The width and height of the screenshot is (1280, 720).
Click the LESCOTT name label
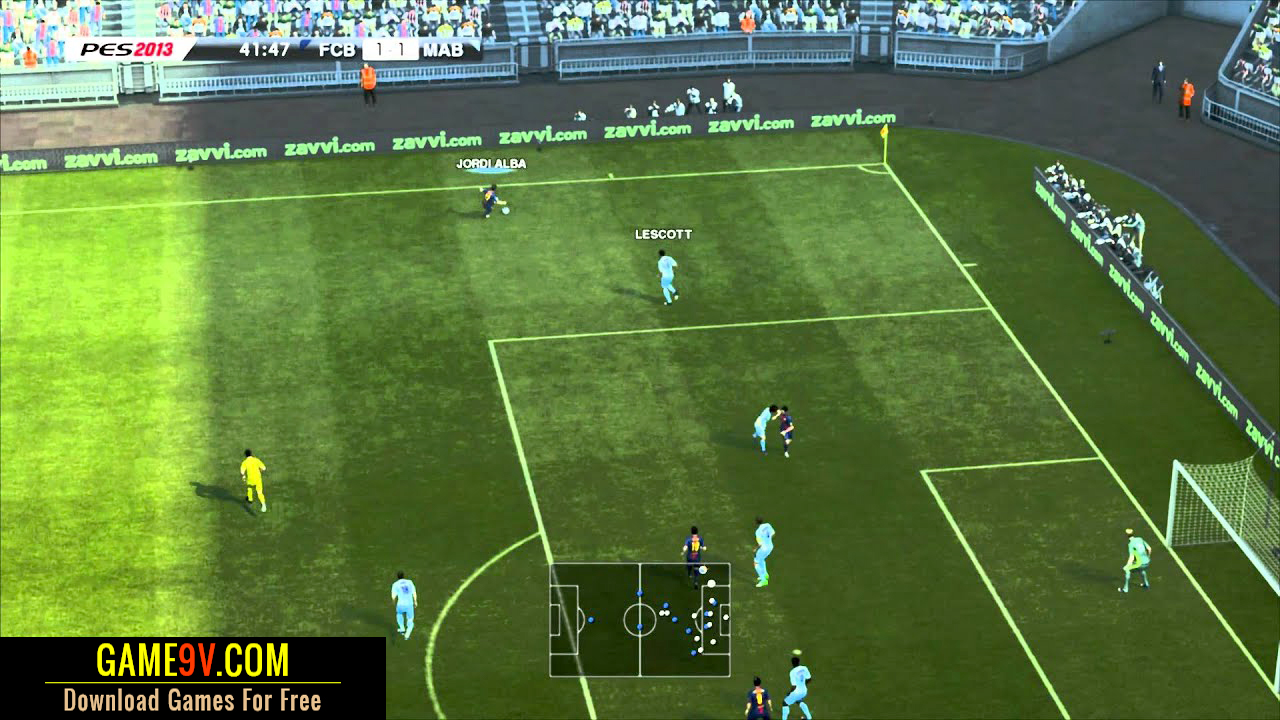[x=663, y=232]
